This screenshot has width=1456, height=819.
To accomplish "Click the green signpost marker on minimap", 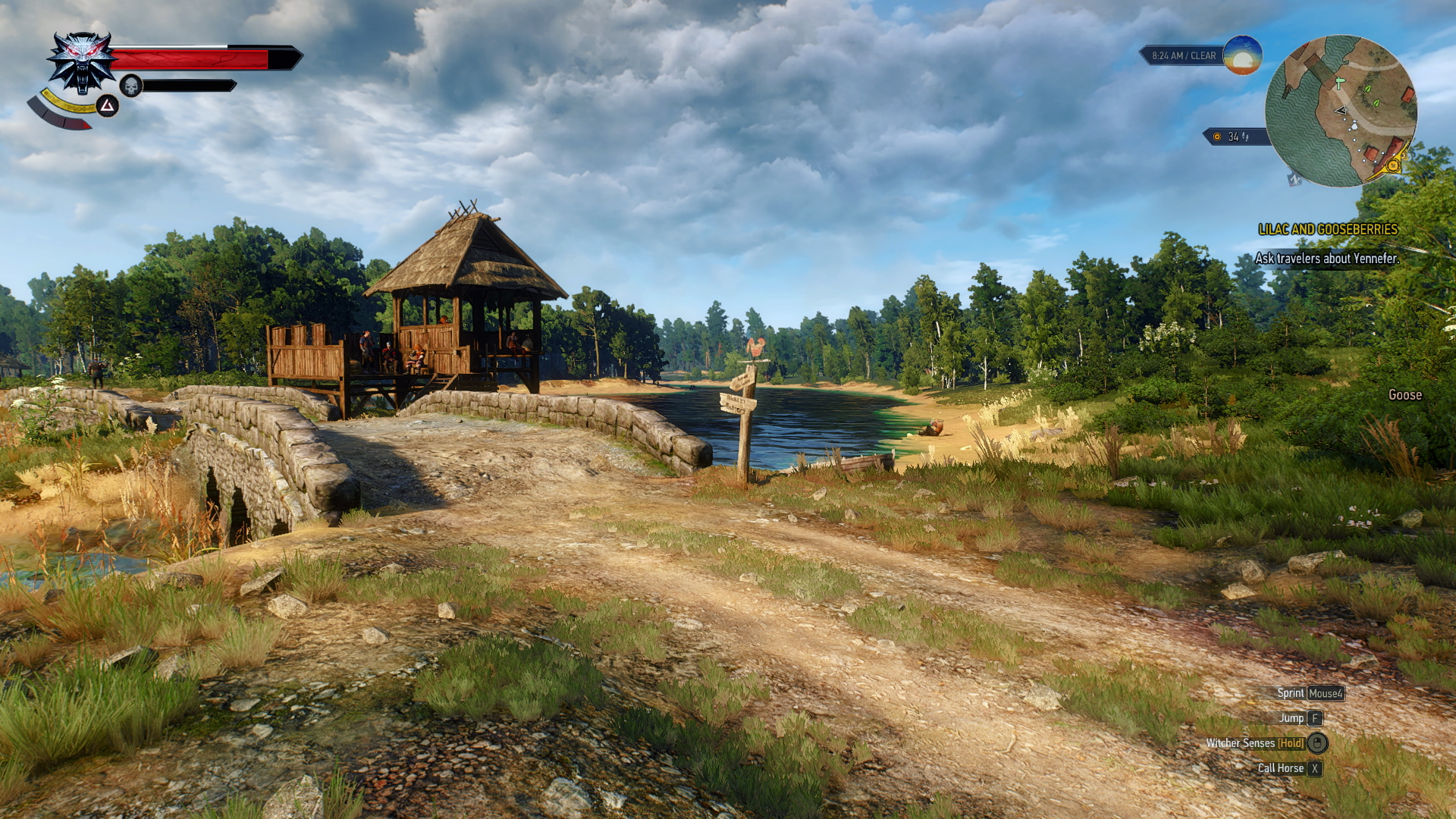I will coord(1339,83).
